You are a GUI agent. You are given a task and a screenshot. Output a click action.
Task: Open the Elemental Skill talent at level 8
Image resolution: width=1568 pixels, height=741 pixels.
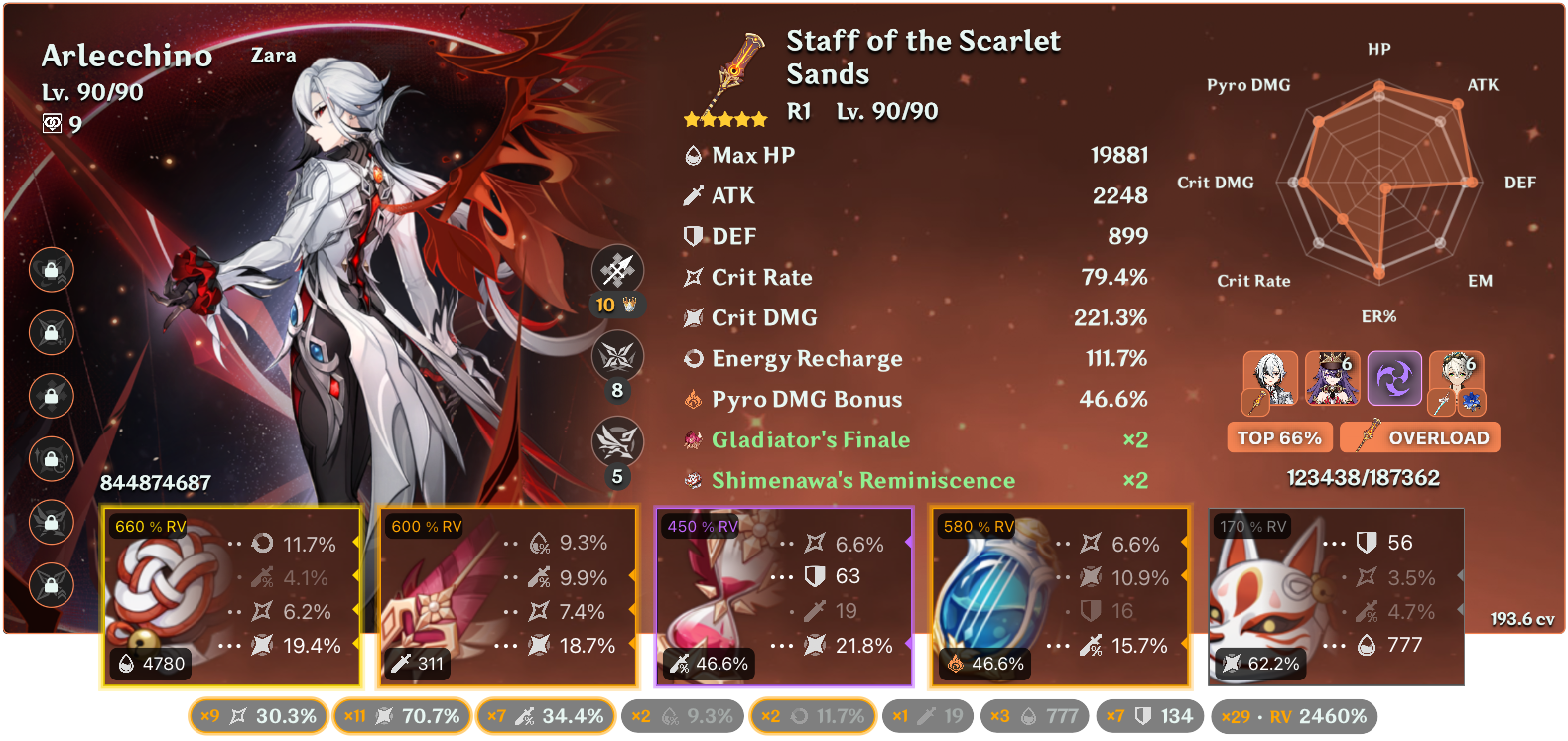tap(617, 355)
